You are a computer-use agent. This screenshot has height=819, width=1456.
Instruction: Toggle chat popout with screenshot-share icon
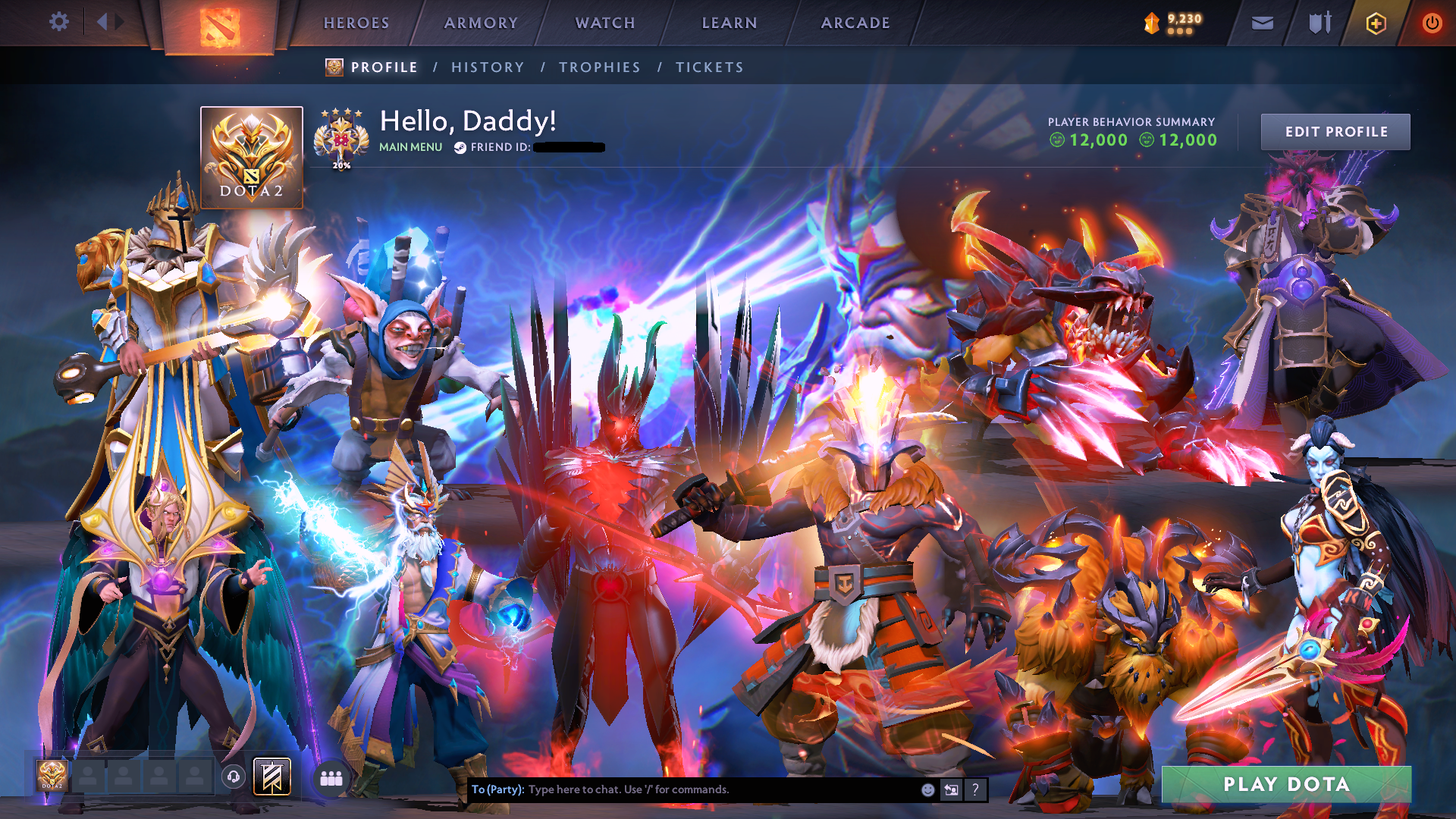950,789
